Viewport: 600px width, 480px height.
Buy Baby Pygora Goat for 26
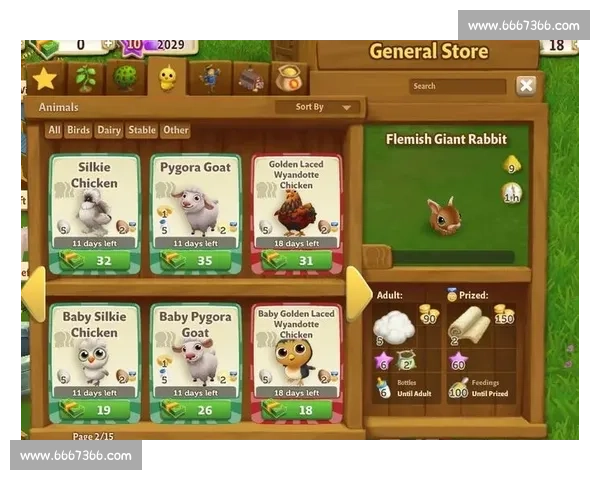(195, 409)
